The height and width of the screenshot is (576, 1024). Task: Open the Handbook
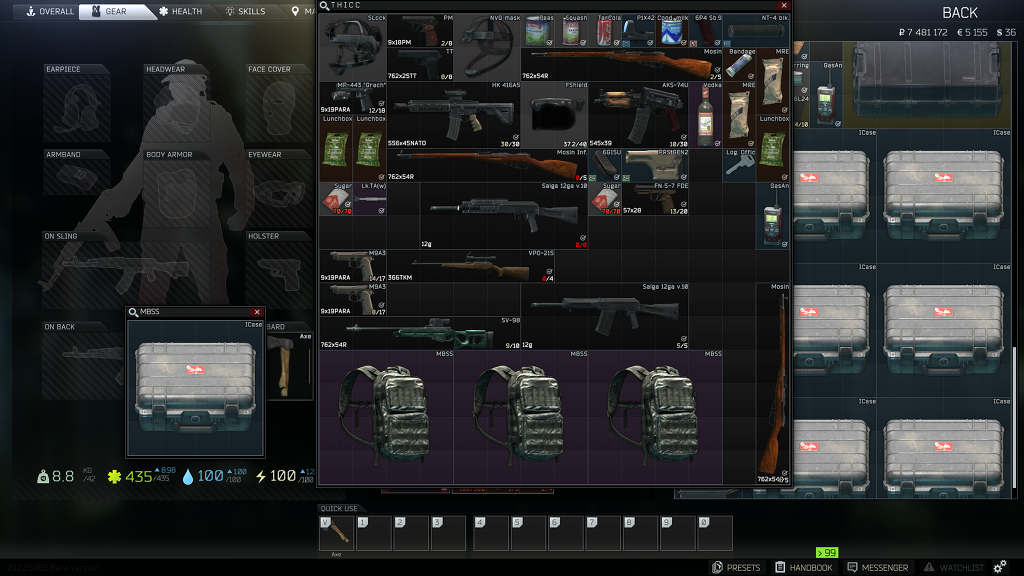[803, 567]
